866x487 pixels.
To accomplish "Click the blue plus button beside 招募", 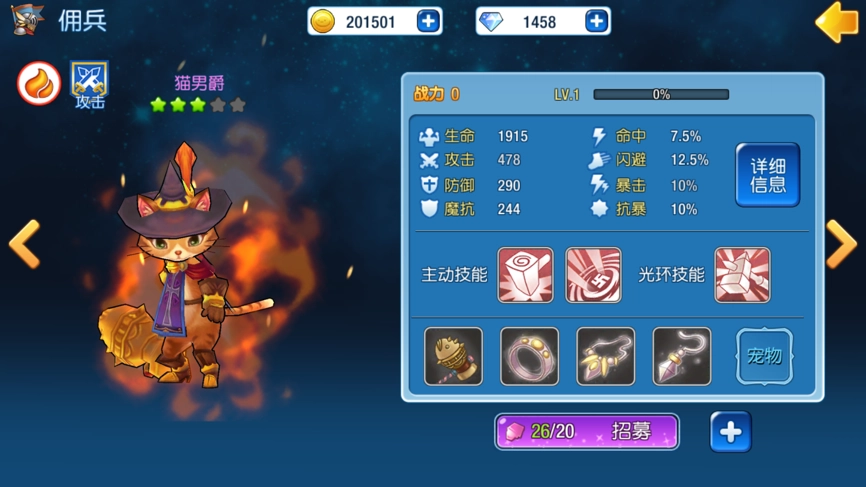I will (730, 432).
